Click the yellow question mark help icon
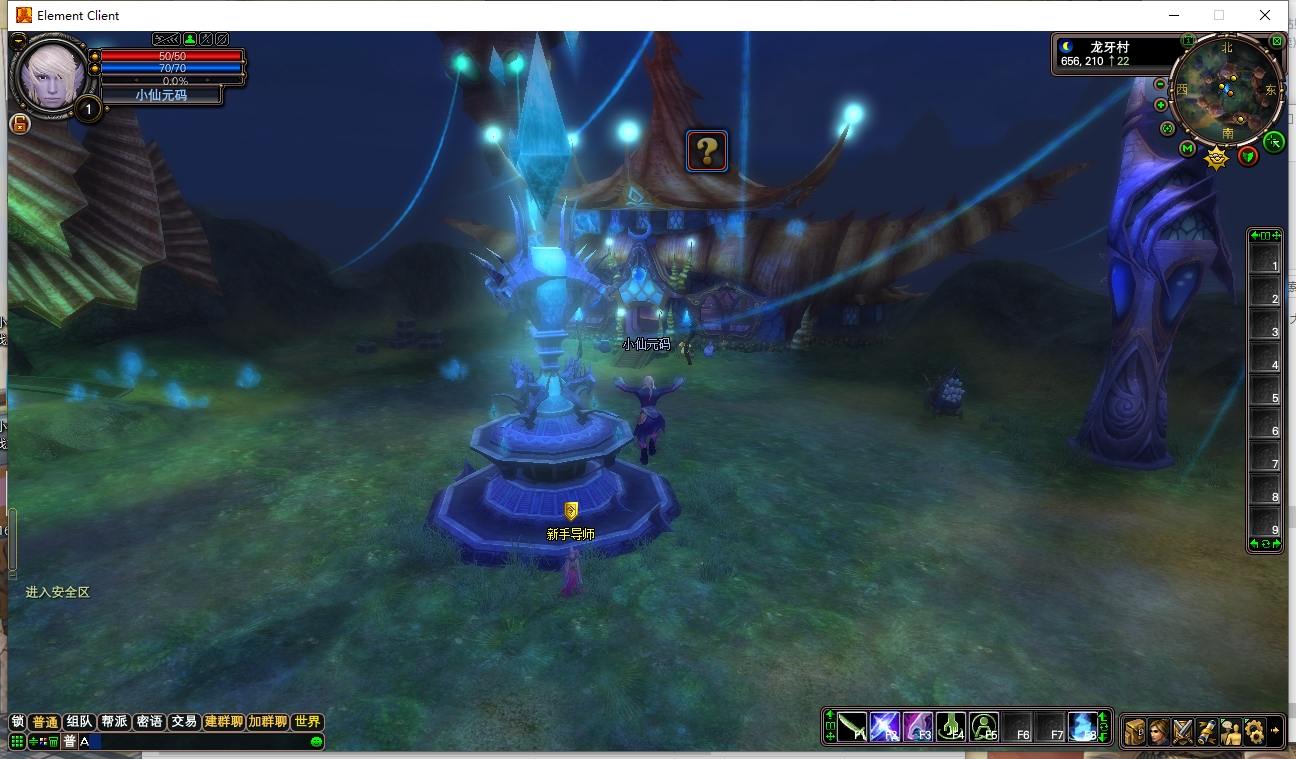This screenshot has width=1296, height=759. [x=707, y=151]
